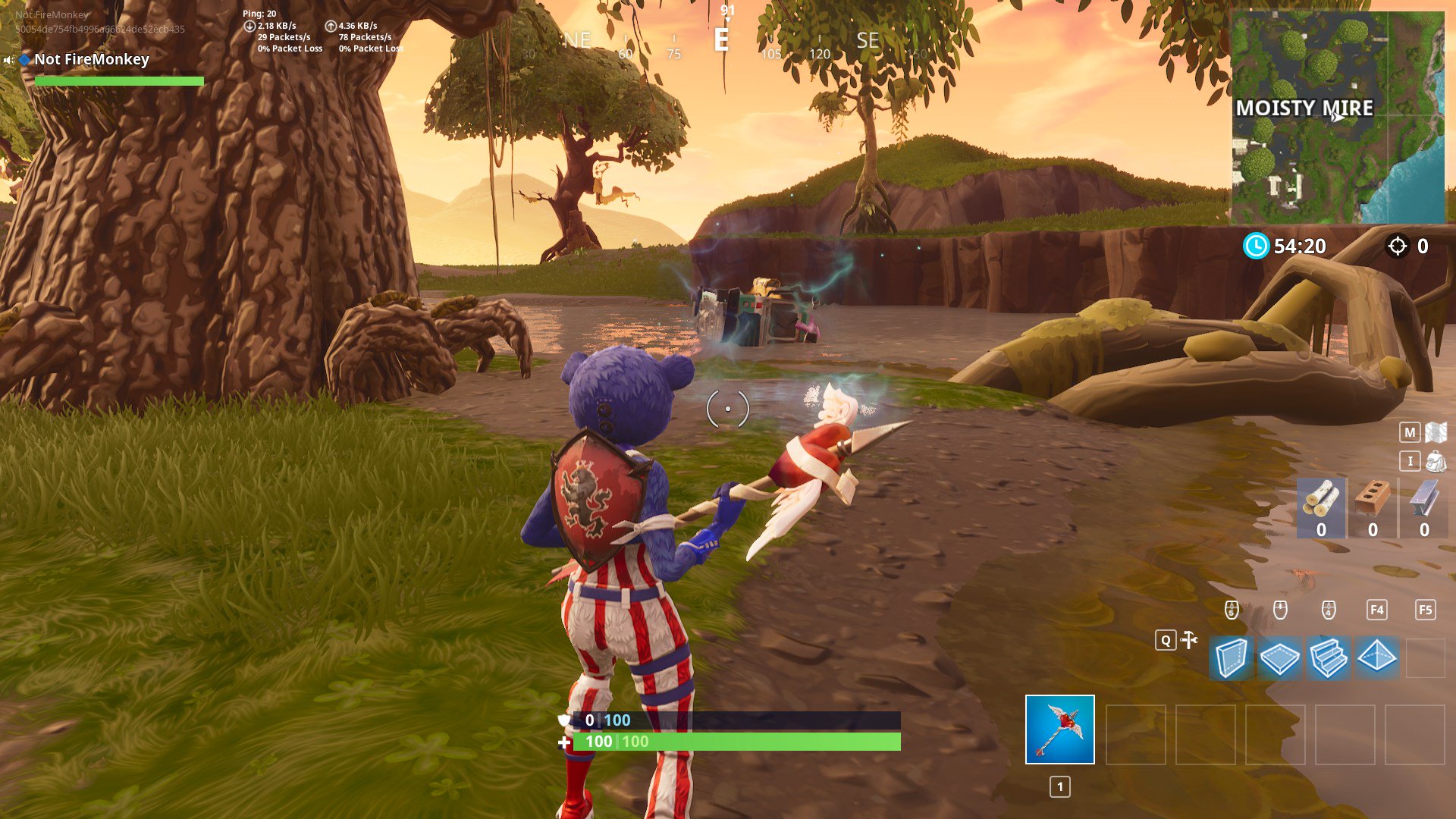Toggle the voice speaker icon
The height and width of the screenshot is (819, 1456).
coord(9,60)
